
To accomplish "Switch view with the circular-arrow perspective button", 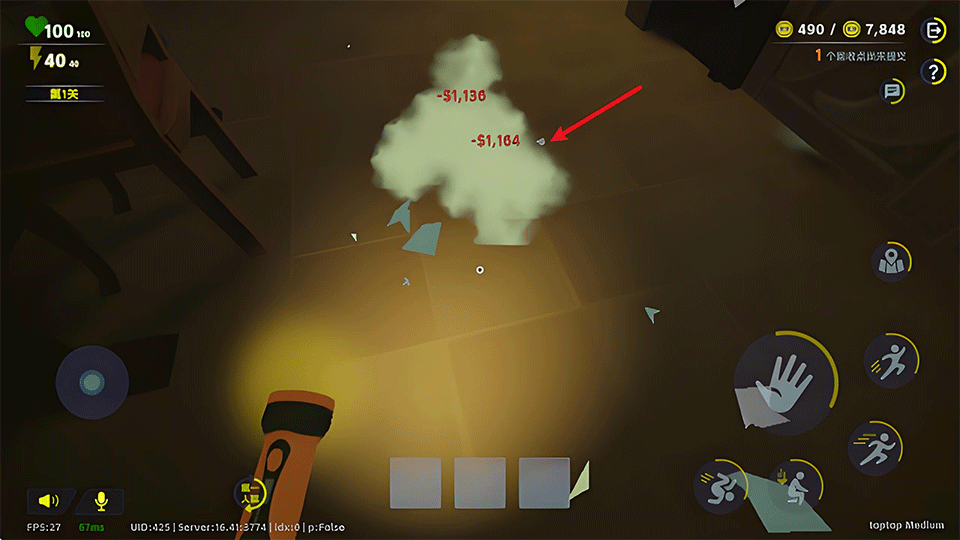I will pos(248,492).
